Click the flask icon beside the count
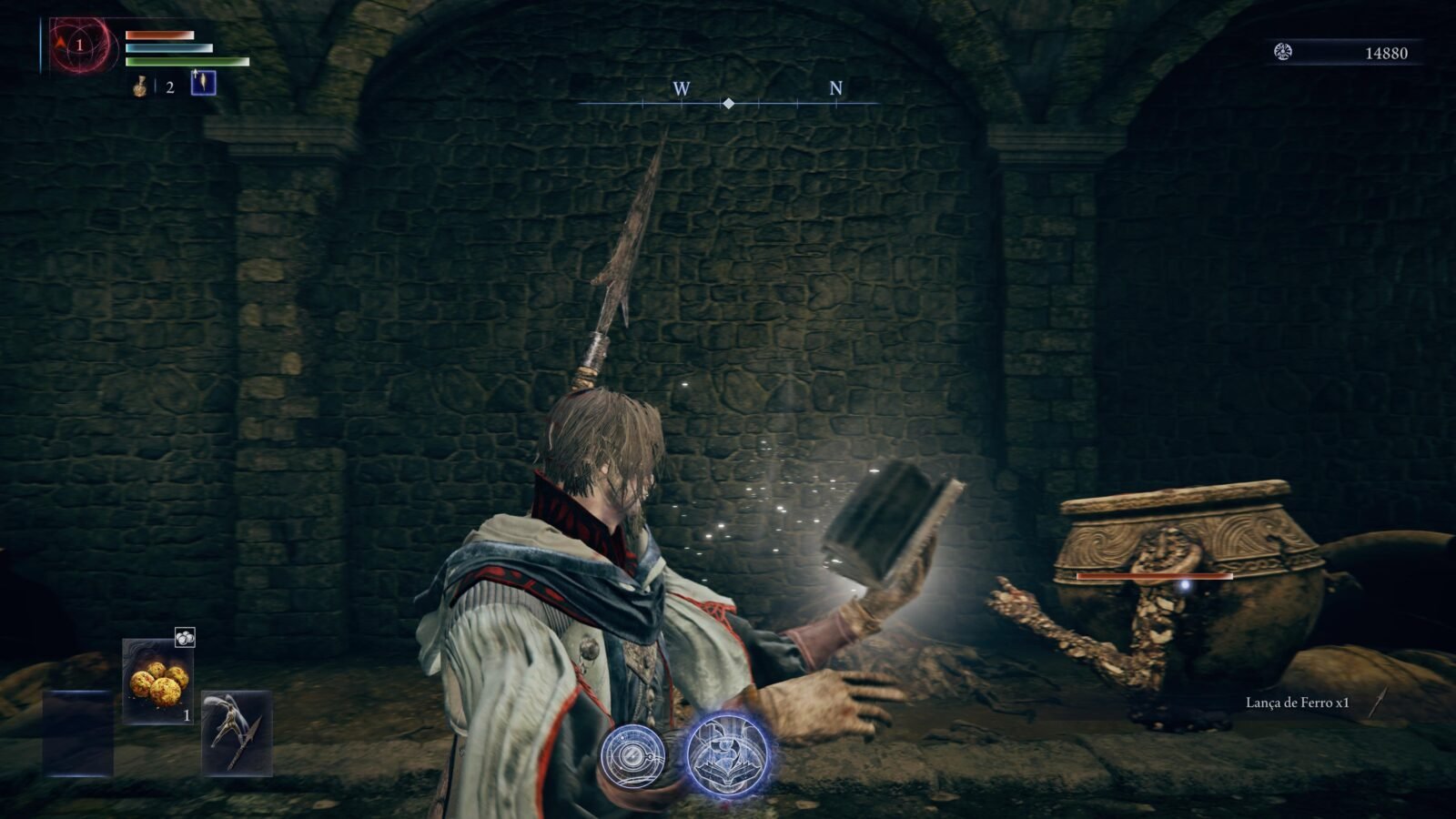 coord(141,86)
